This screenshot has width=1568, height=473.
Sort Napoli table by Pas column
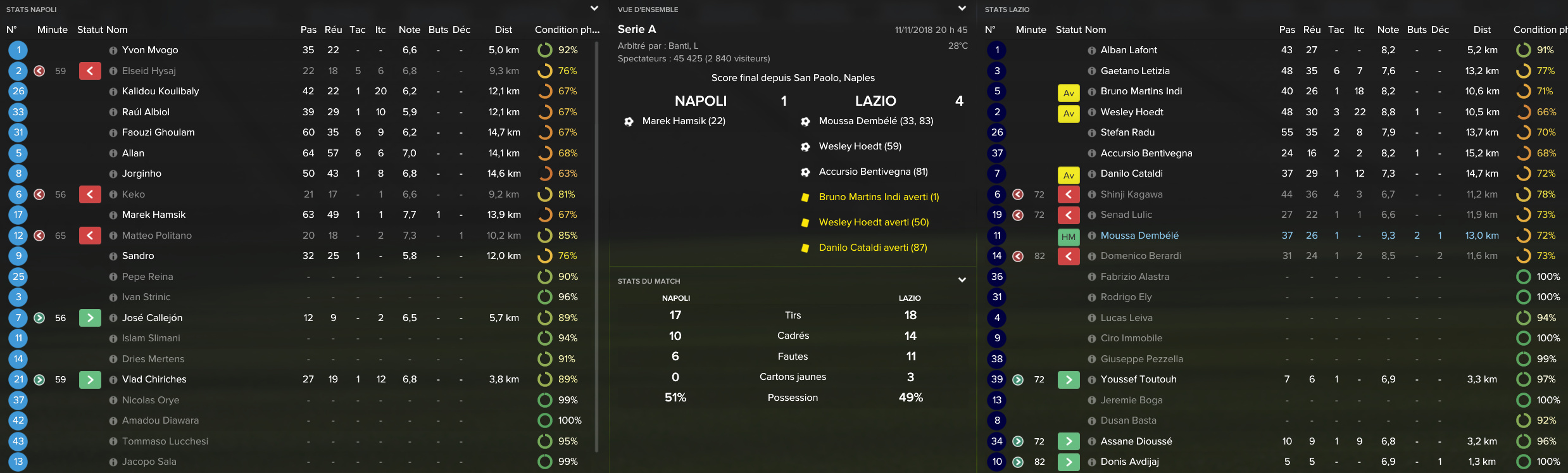pos(308,30)
